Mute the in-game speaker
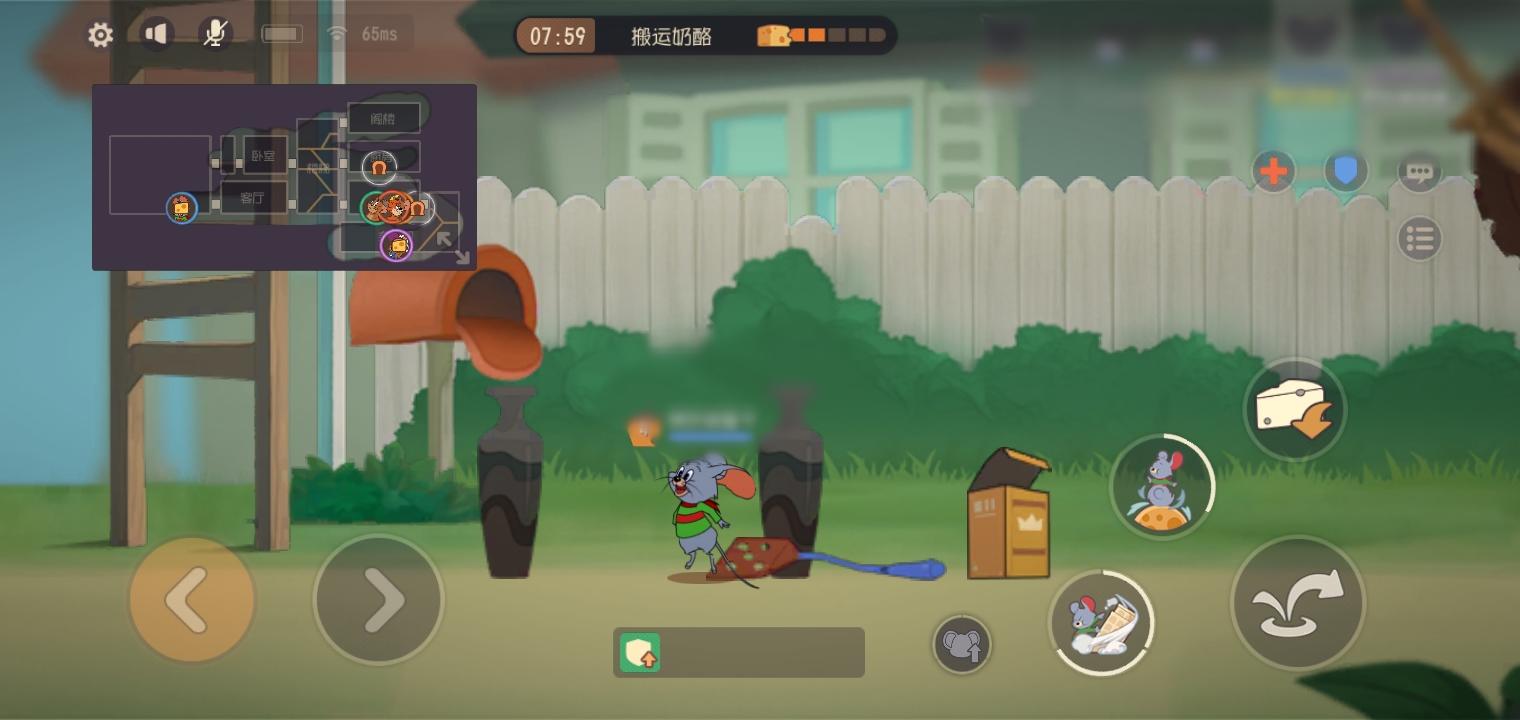1520x720 pixels. pyautogui.click(x=156, y=33)
